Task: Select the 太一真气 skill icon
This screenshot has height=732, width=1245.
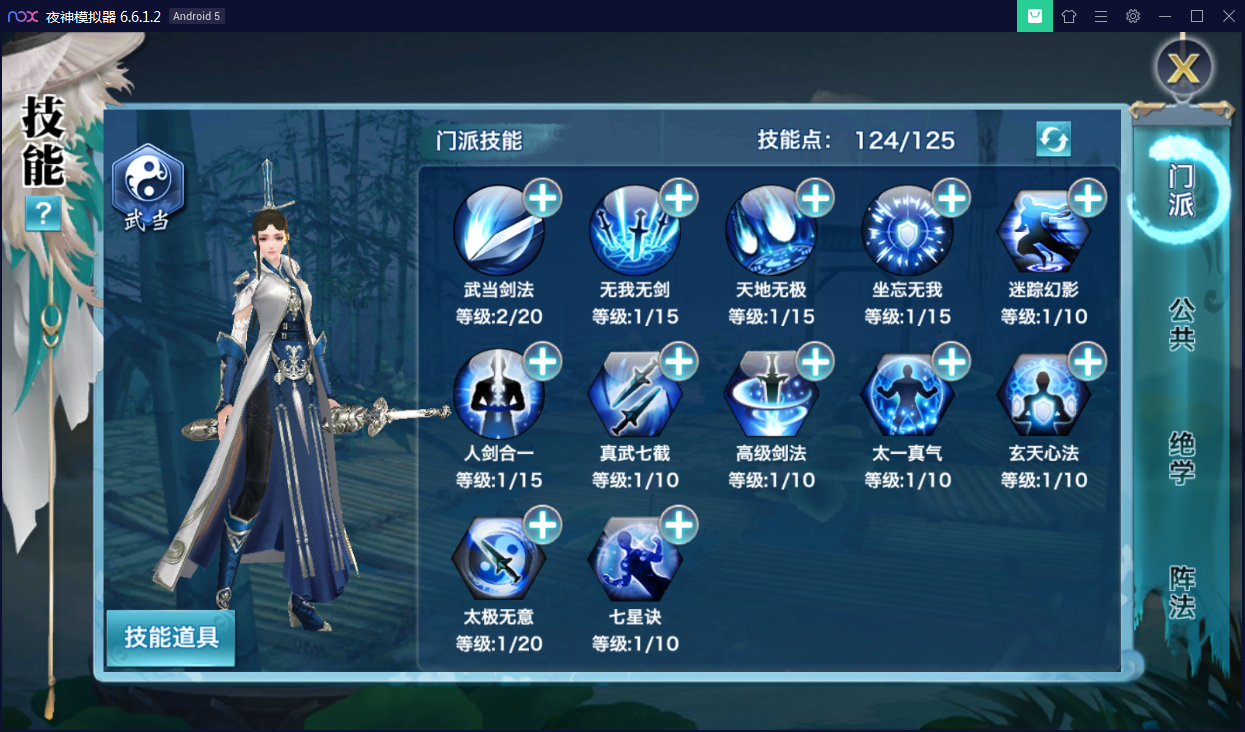Action: pyautogui.click(x=907, y=395)
